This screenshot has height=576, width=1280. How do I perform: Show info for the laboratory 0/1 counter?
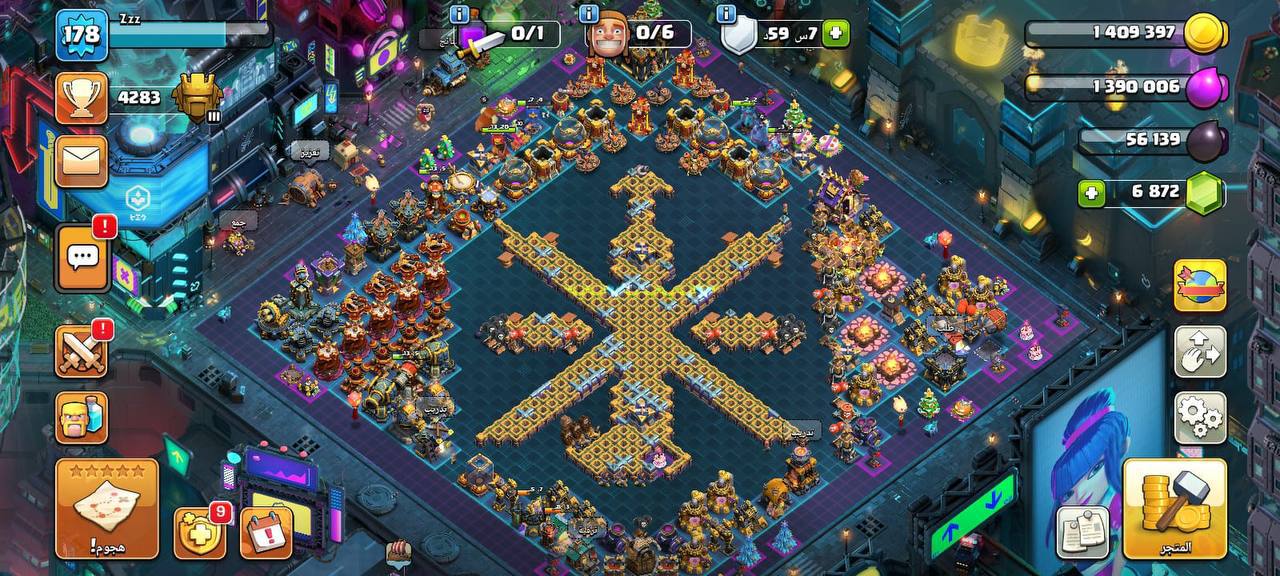[459, 14]
